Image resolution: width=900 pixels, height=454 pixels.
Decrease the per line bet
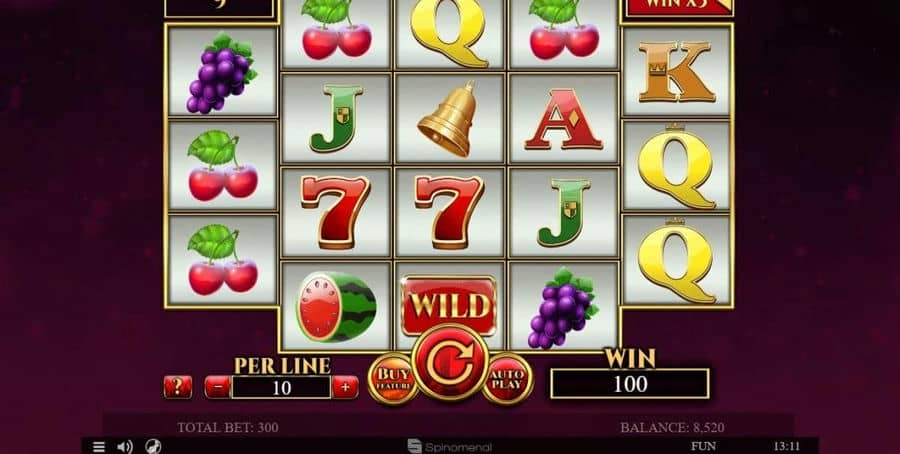click(x=217, y=387)
